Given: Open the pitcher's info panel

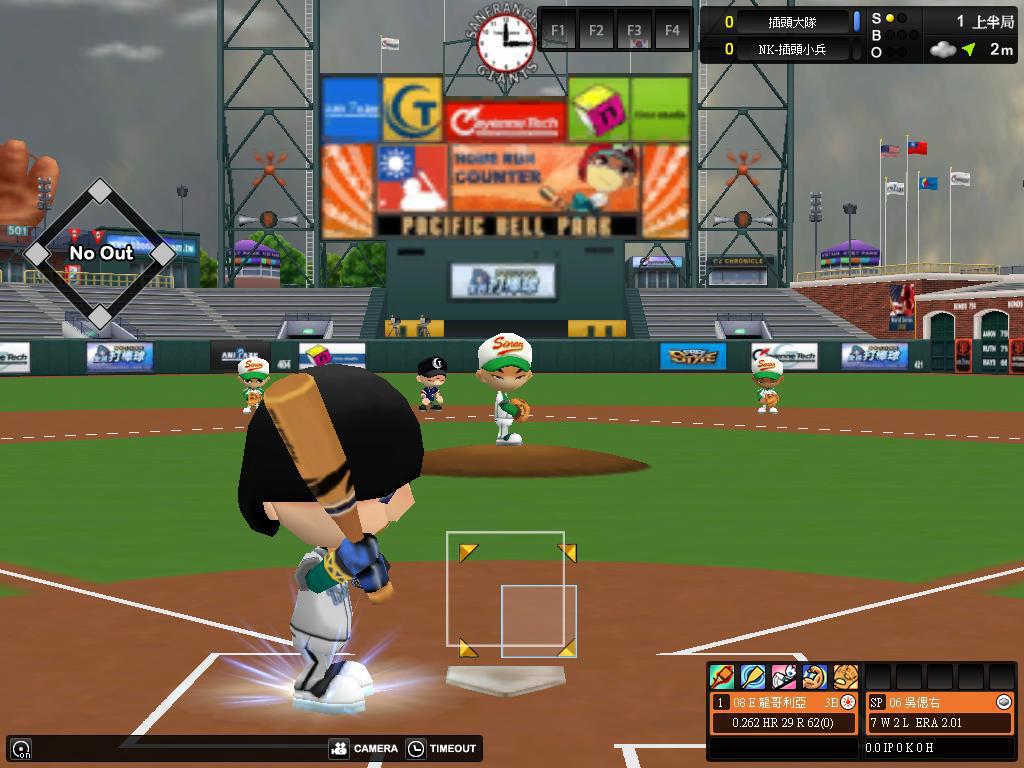Looking at the screenshot, I should tap(939, 712).
